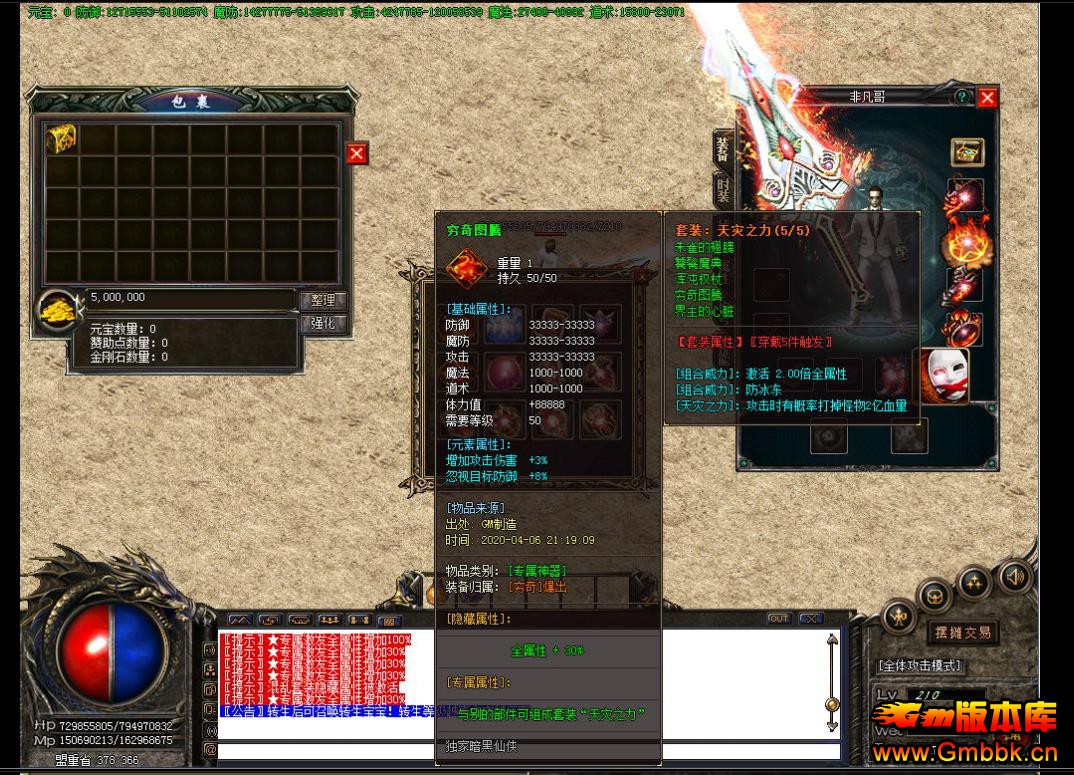Click the treasure box icon in character panel

967,152
